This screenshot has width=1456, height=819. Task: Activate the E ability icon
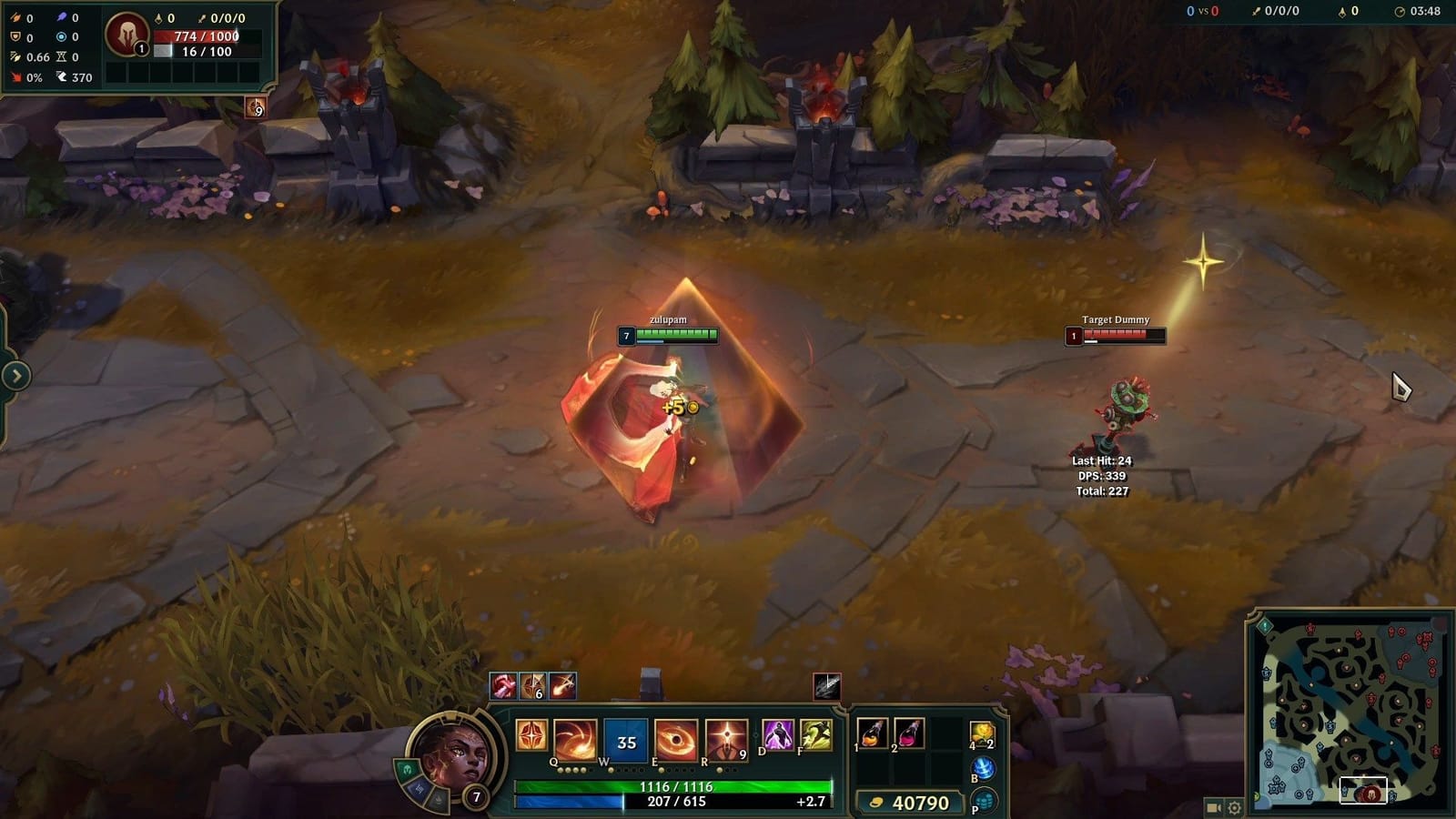point(676,739)
